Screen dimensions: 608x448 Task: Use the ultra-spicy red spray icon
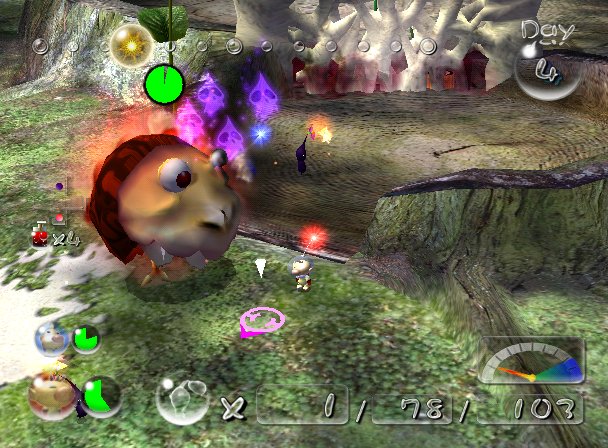(x=42, y=235)
